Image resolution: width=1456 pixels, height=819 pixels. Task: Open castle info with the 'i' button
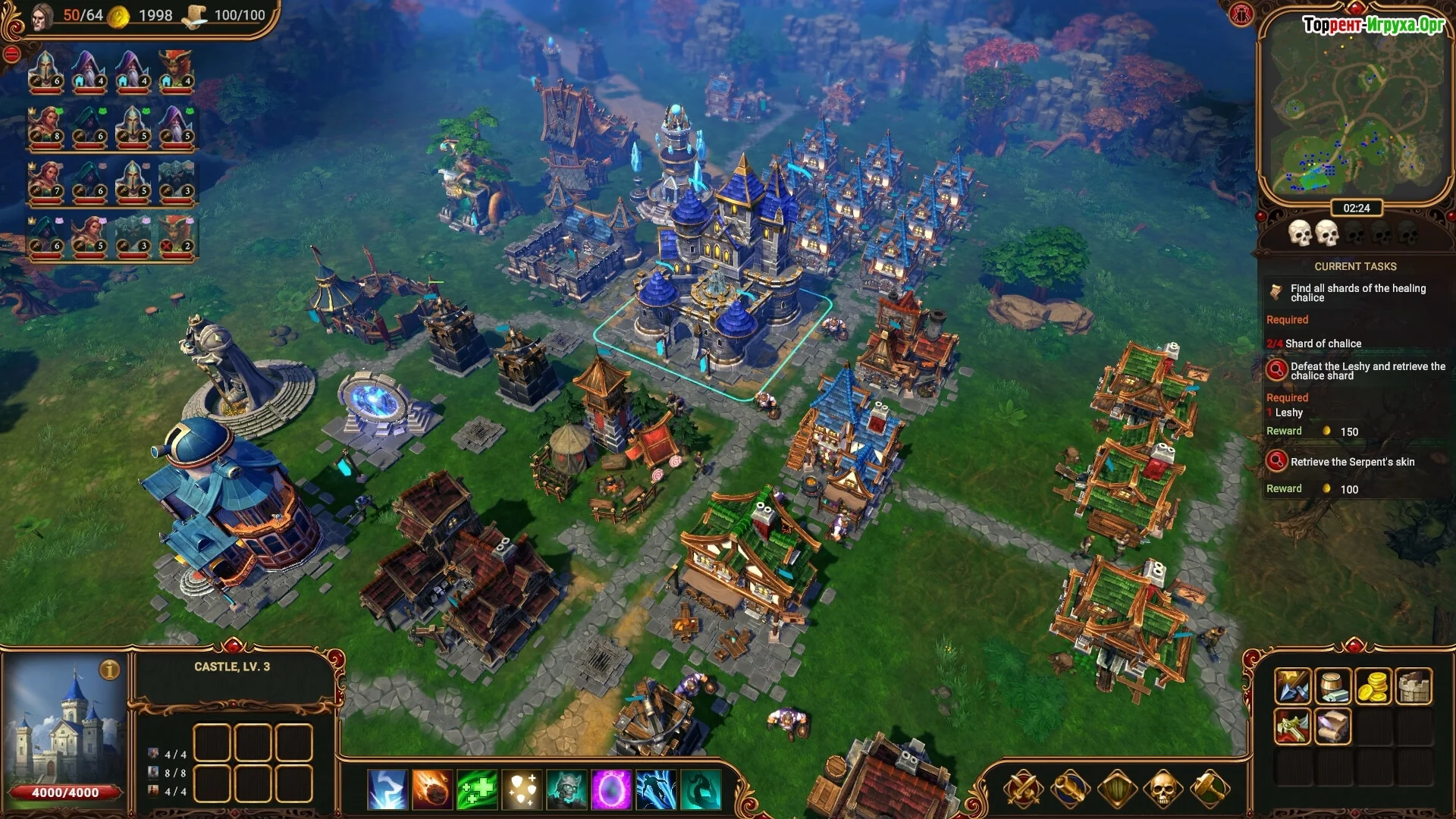coord(110,670)
